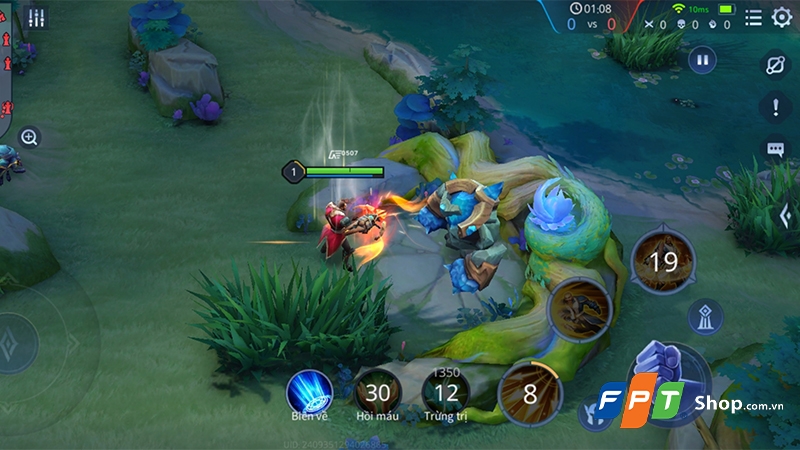Open the settings gear menu
800x450 pixels.
tap(781, 17)
